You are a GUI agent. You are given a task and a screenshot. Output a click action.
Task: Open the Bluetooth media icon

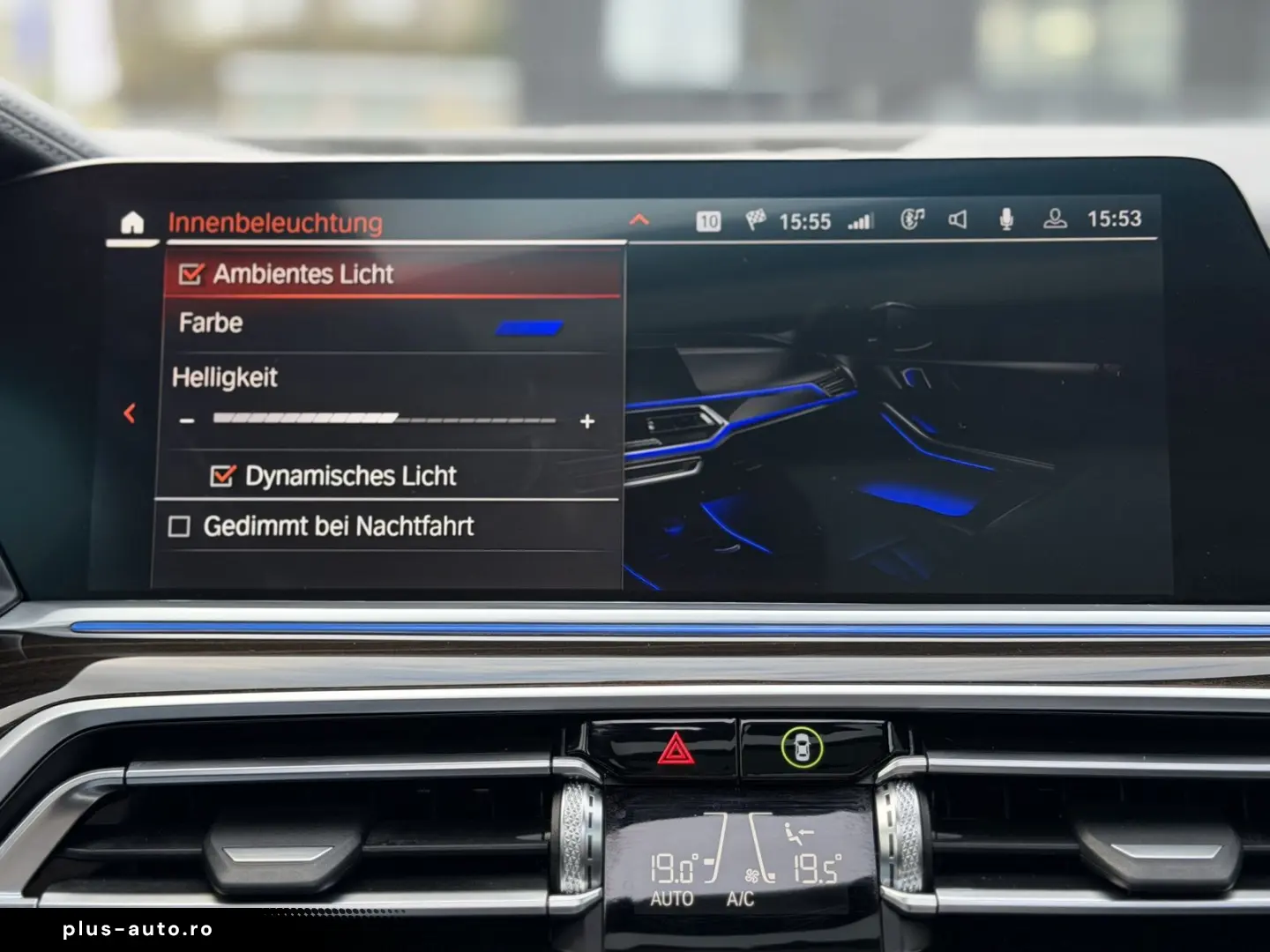tap(912, 219)
